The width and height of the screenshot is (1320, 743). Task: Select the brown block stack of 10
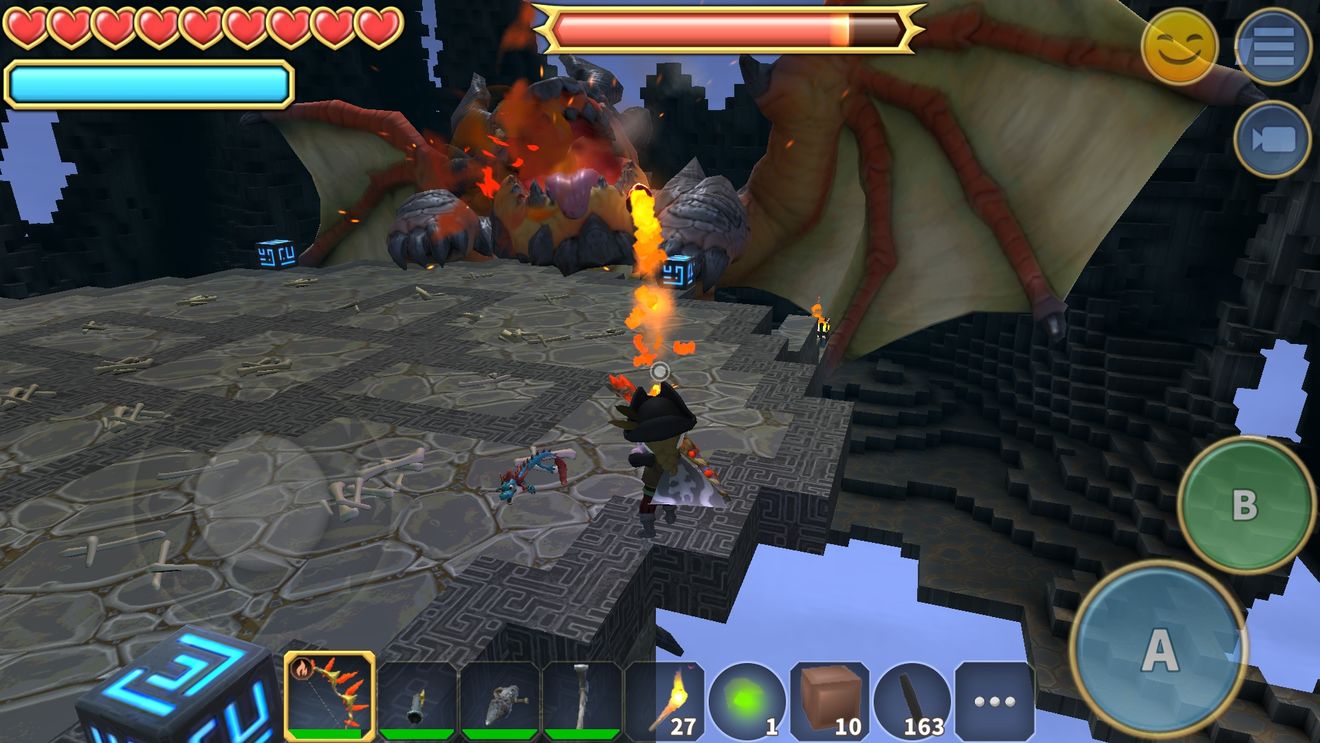click(829, 701)
